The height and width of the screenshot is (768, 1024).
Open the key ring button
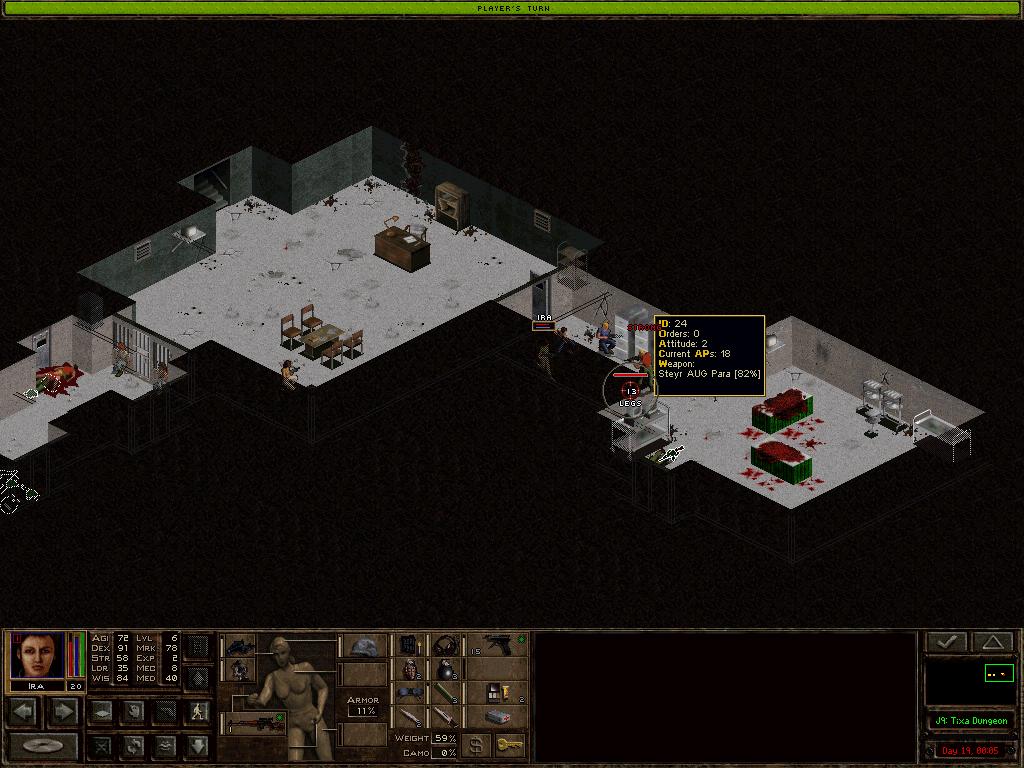coord(510,745)
